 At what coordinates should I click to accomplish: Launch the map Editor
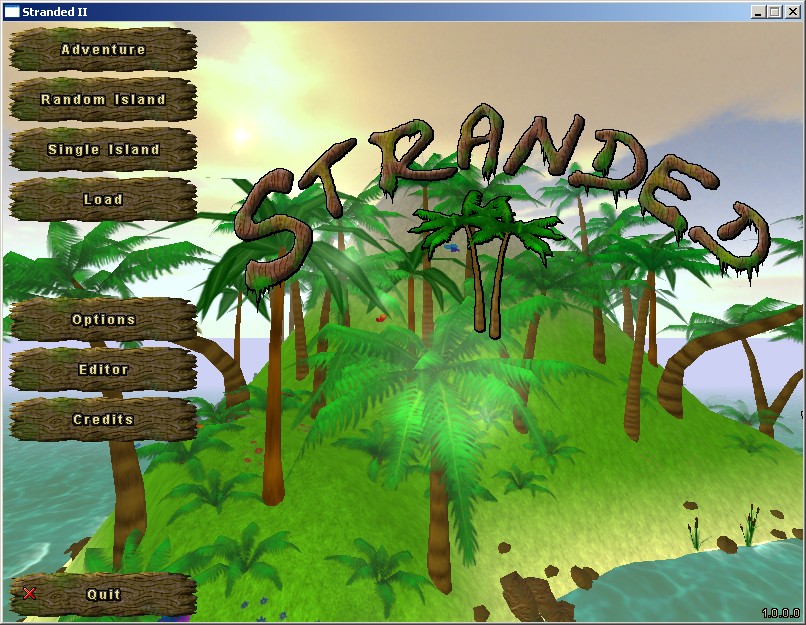(x=103, y=369)
